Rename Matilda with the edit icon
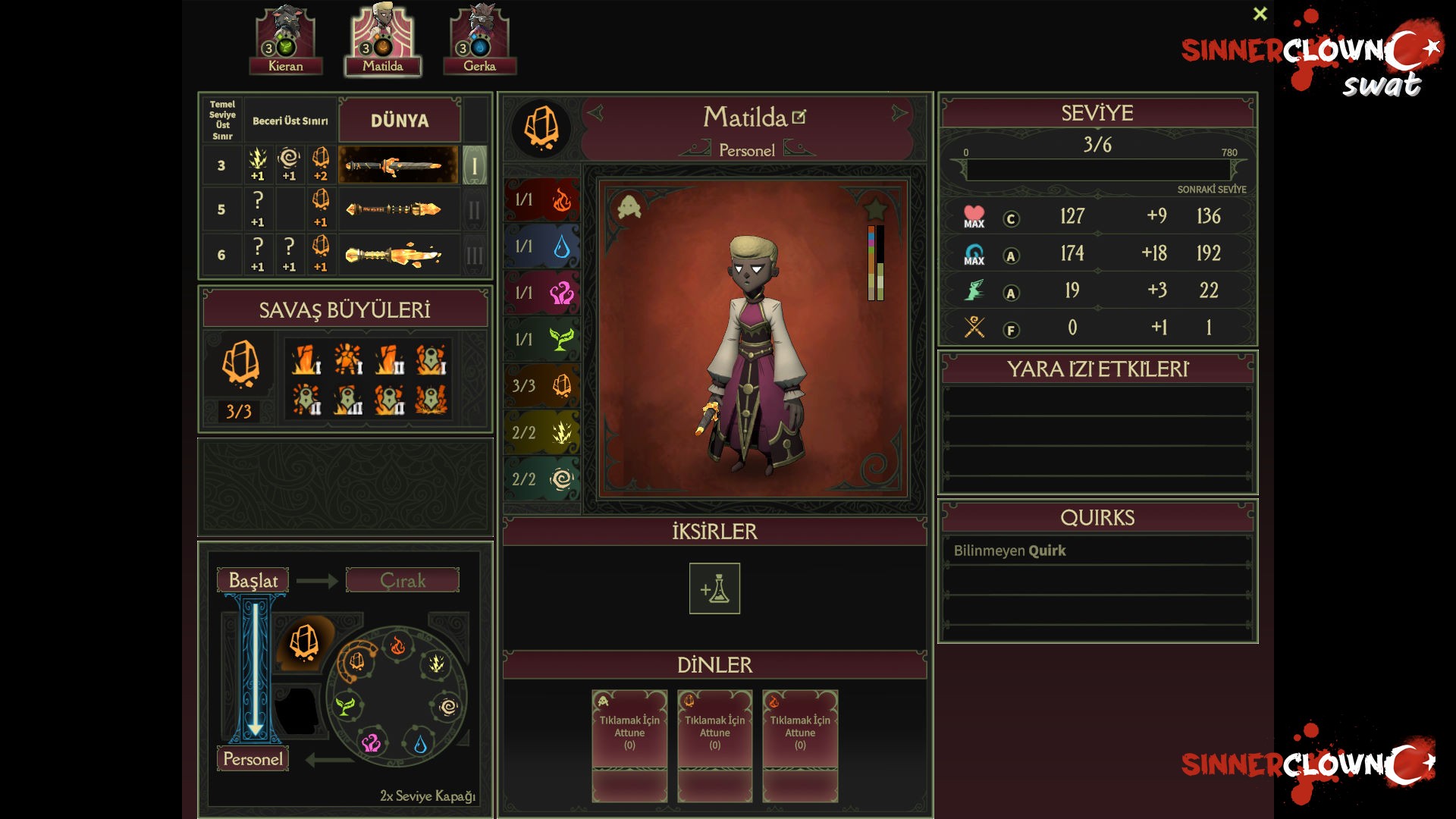 pos(799,118)
